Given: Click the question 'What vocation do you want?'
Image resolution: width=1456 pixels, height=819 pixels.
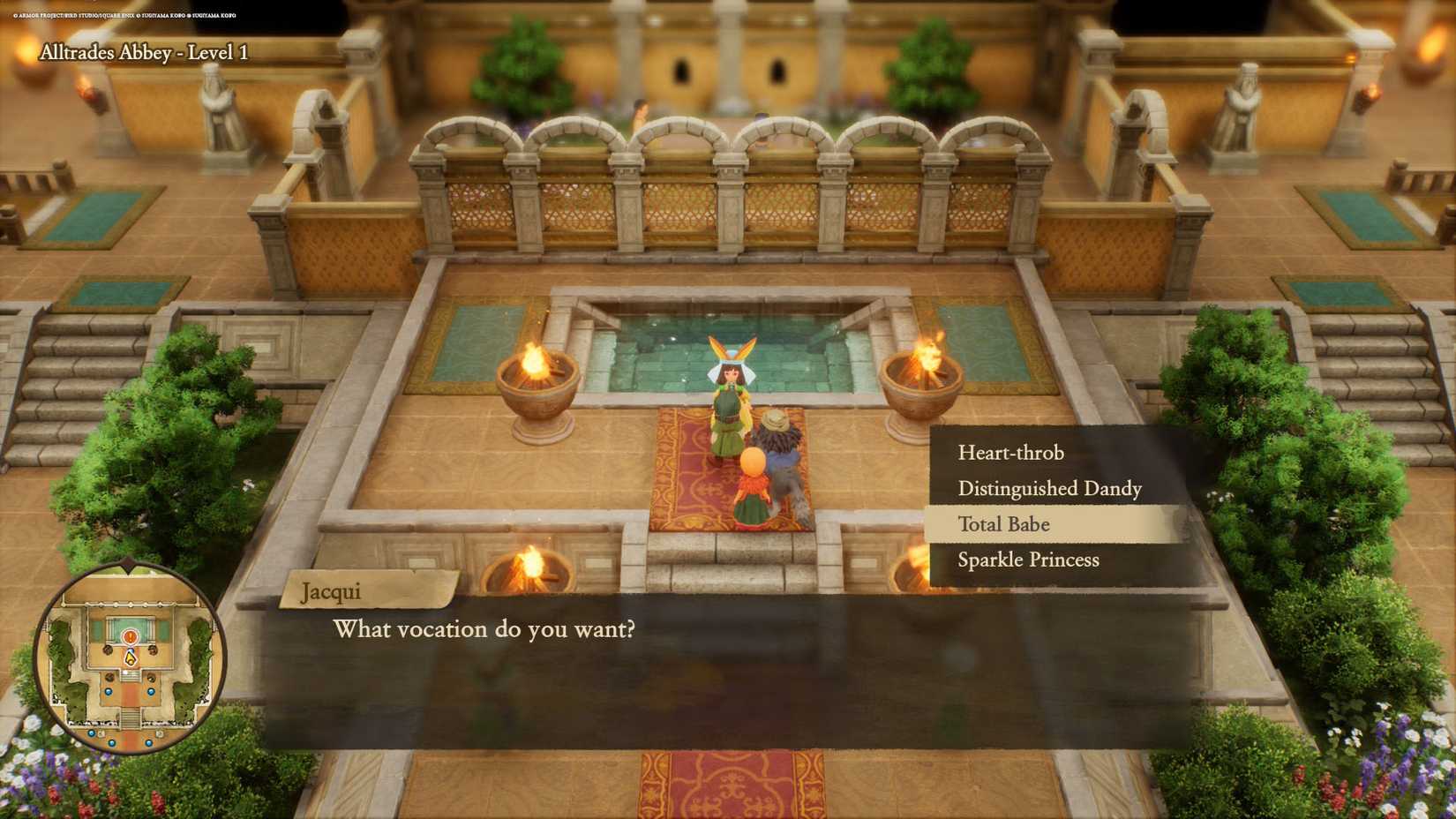Looking at the screenshot, I should pyautogui.click(x=484, y=629).
